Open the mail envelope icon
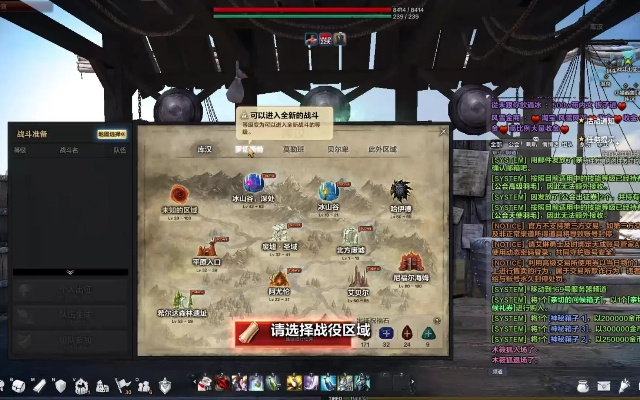The image size is (640, 400). (x=604, y=385)
